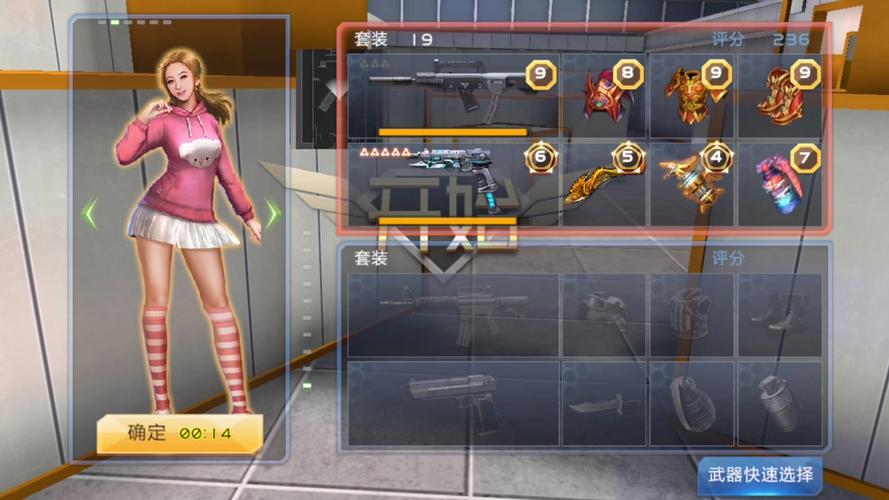This screenshot has width=889, height=500.
Task: Pick the colorful grenade rated 7
Action: 781,183
